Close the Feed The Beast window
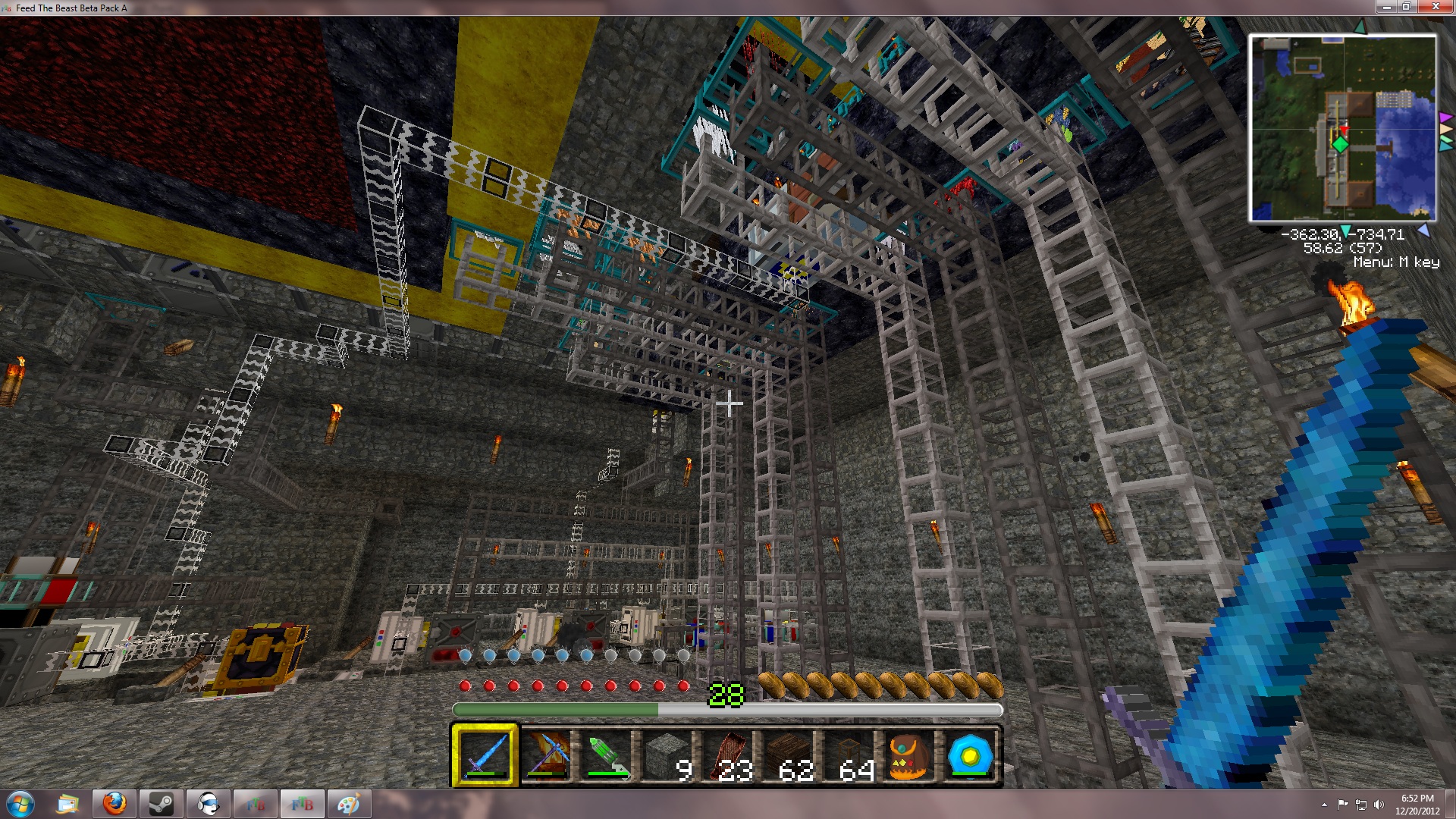1456x819 pixels. (x=1435, y=7)
